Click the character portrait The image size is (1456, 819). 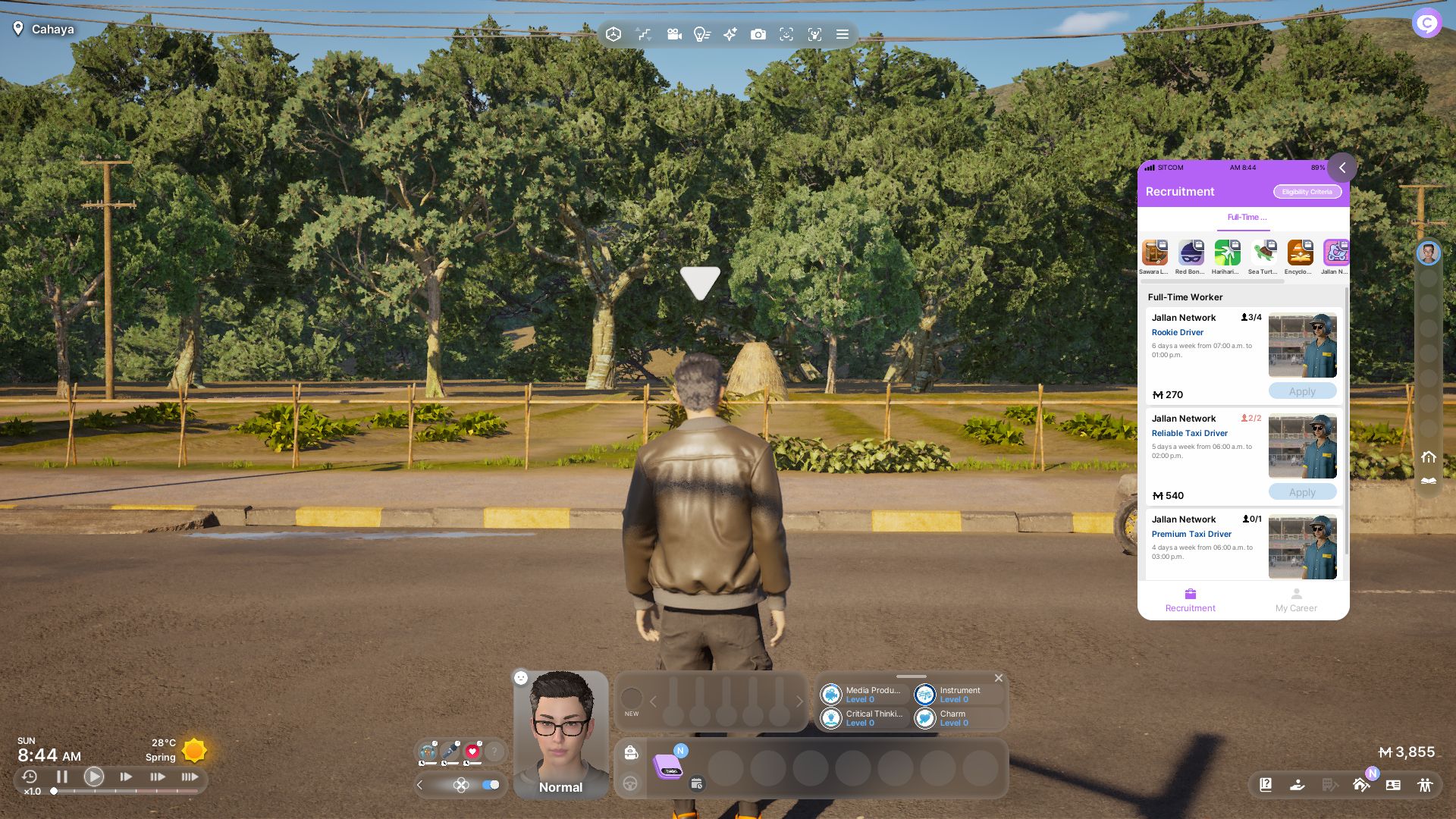pos(561,728)
